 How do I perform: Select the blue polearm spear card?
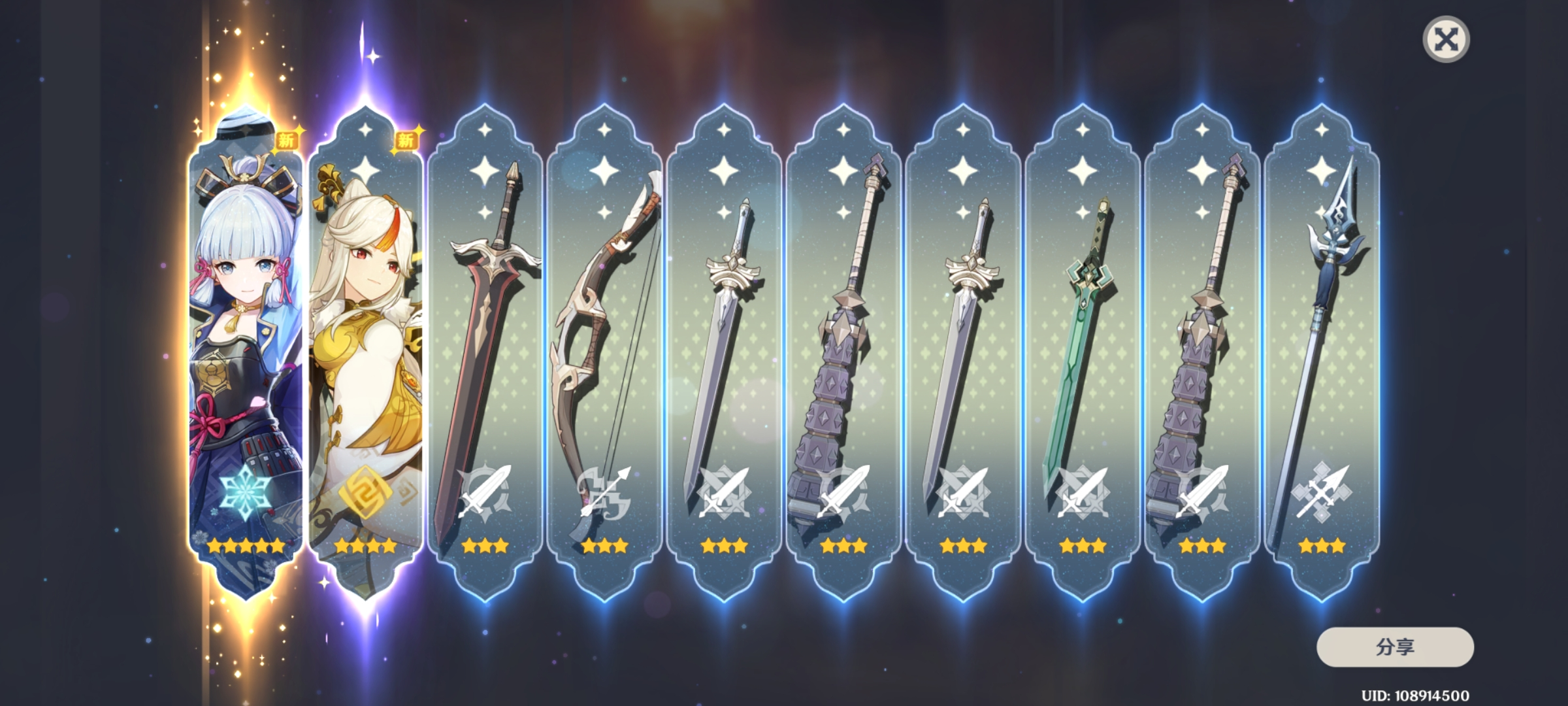[1322, 353]
